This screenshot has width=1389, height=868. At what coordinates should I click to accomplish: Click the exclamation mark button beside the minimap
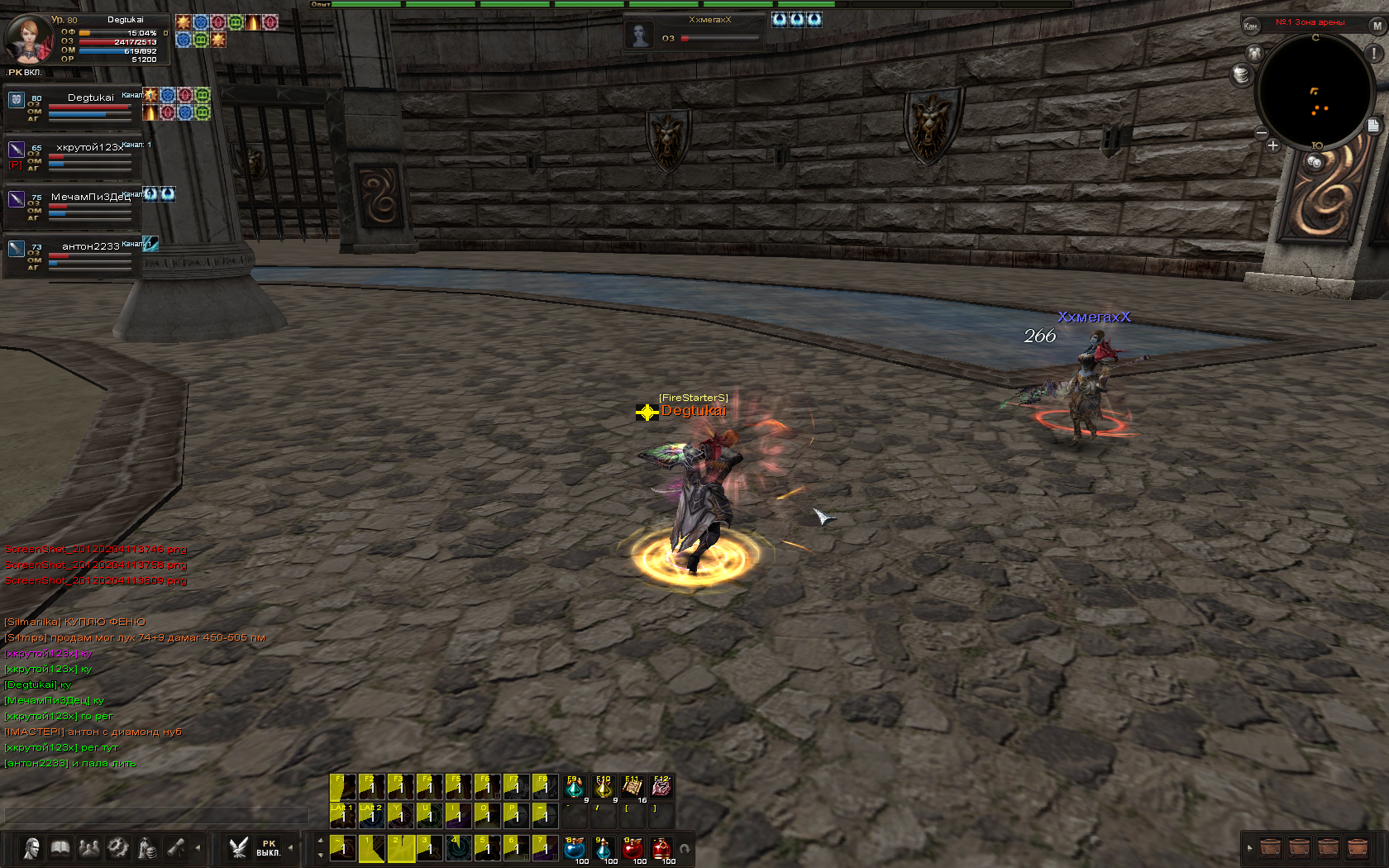tap(1374, 53)
